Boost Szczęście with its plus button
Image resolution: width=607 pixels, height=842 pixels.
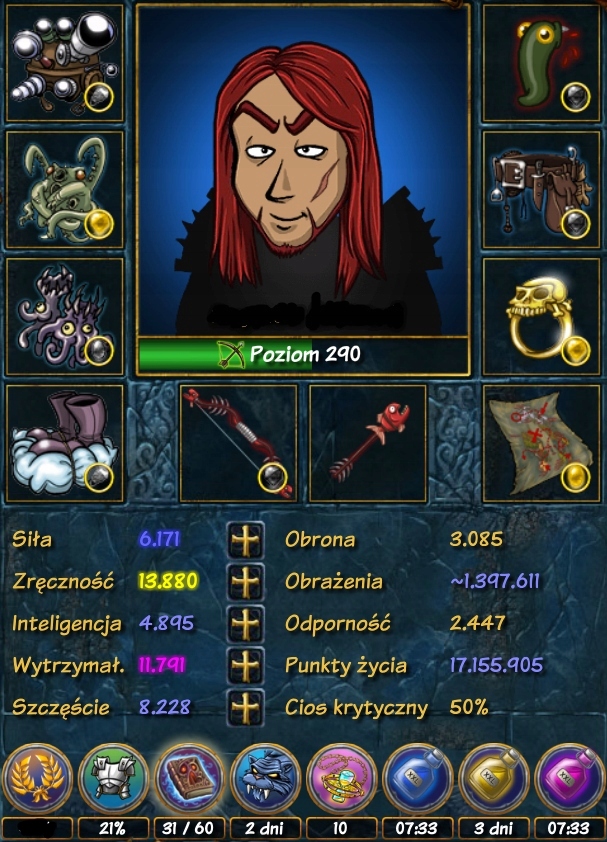(245, 707)
